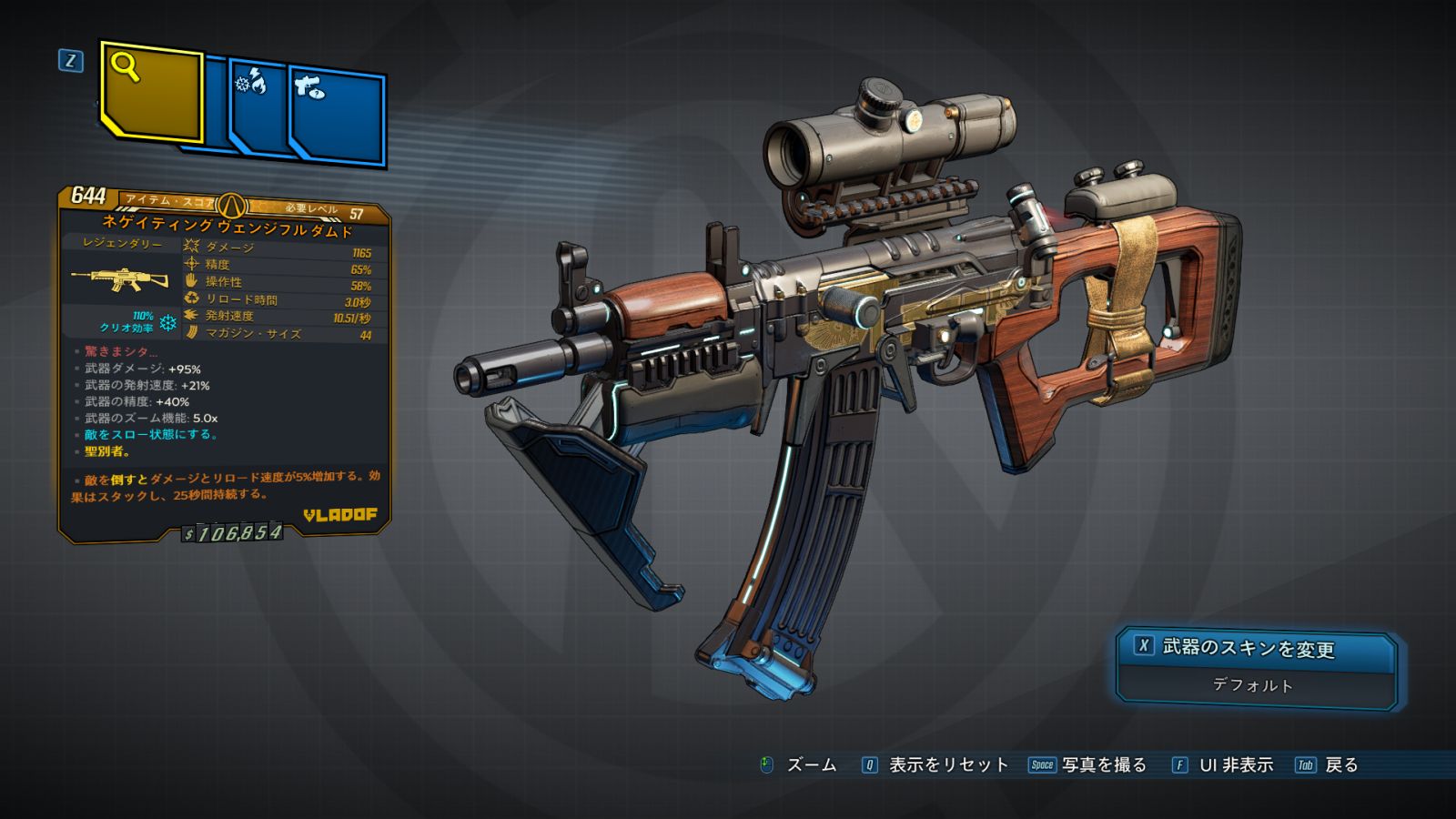Image resolution: width=1456 pixels, height=819 pixels.
Task: Reset the view with 表示をリセット
Action: click(936, 765)
